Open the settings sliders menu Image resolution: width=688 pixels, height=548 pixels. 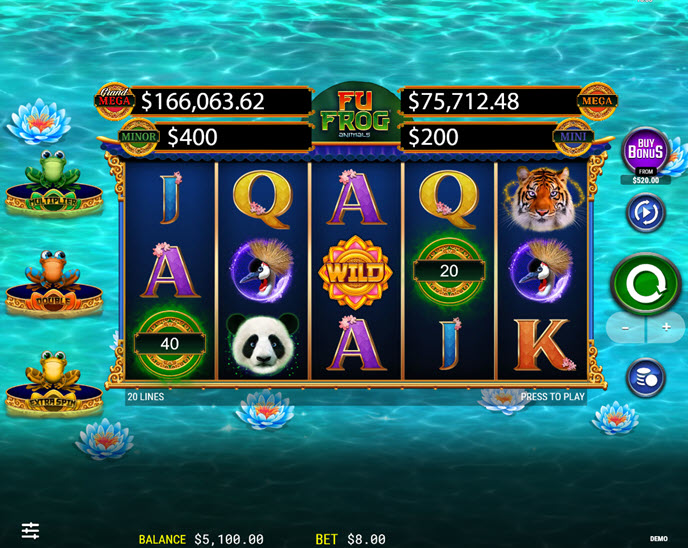(x=31, y=530)
